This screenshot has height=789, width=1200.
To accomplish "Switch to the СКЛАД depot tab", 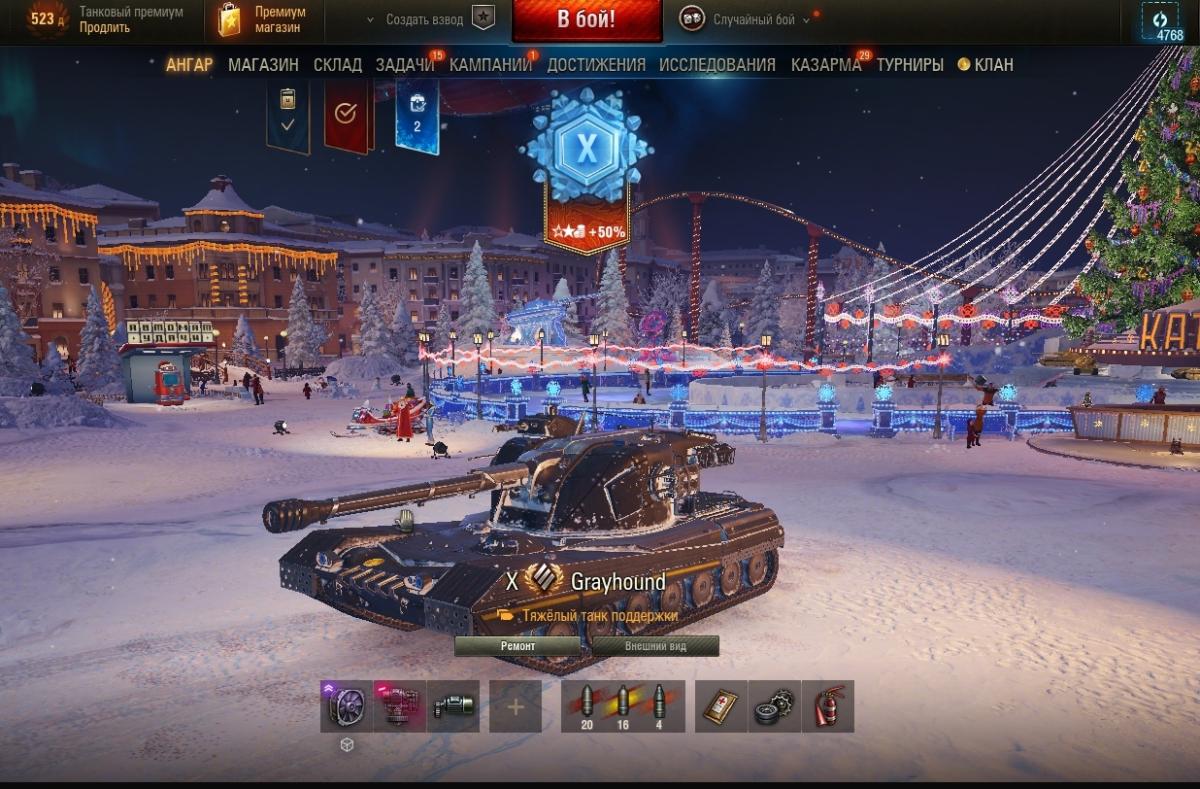I will coord(337,65).
